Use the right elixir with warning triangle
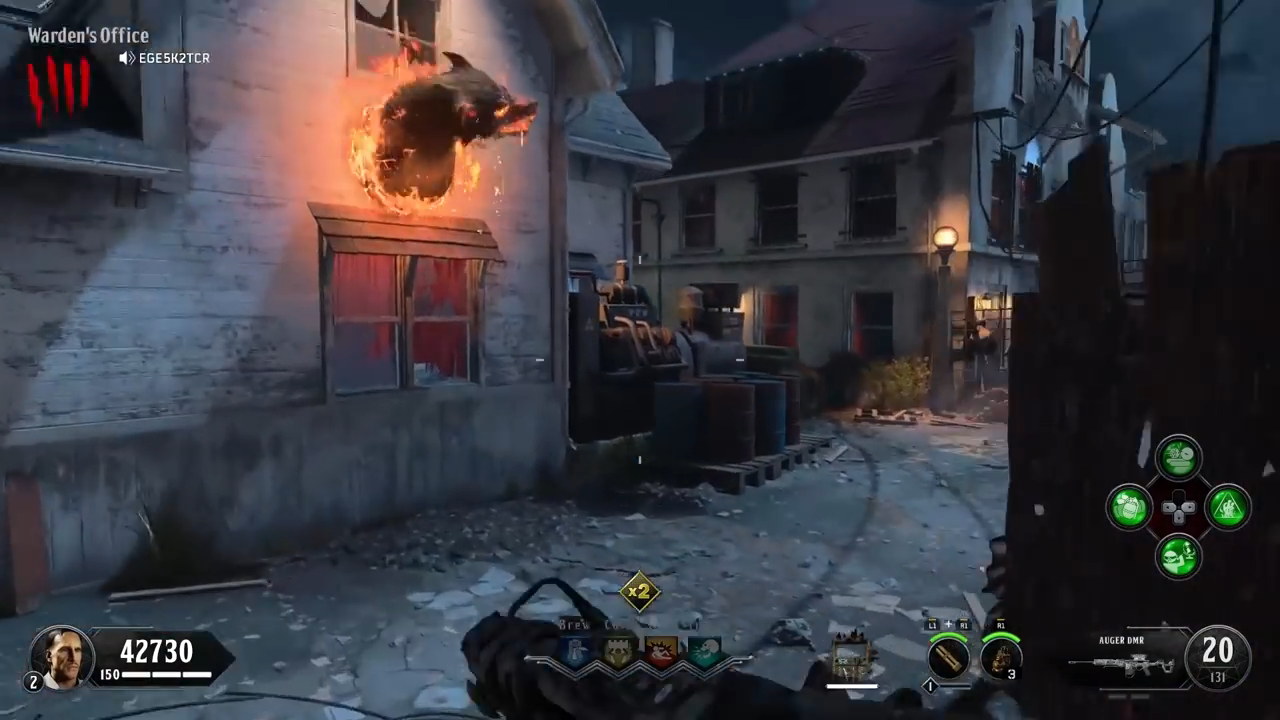This screenshot has height=720, width=1280. (x=1228, y=507)
